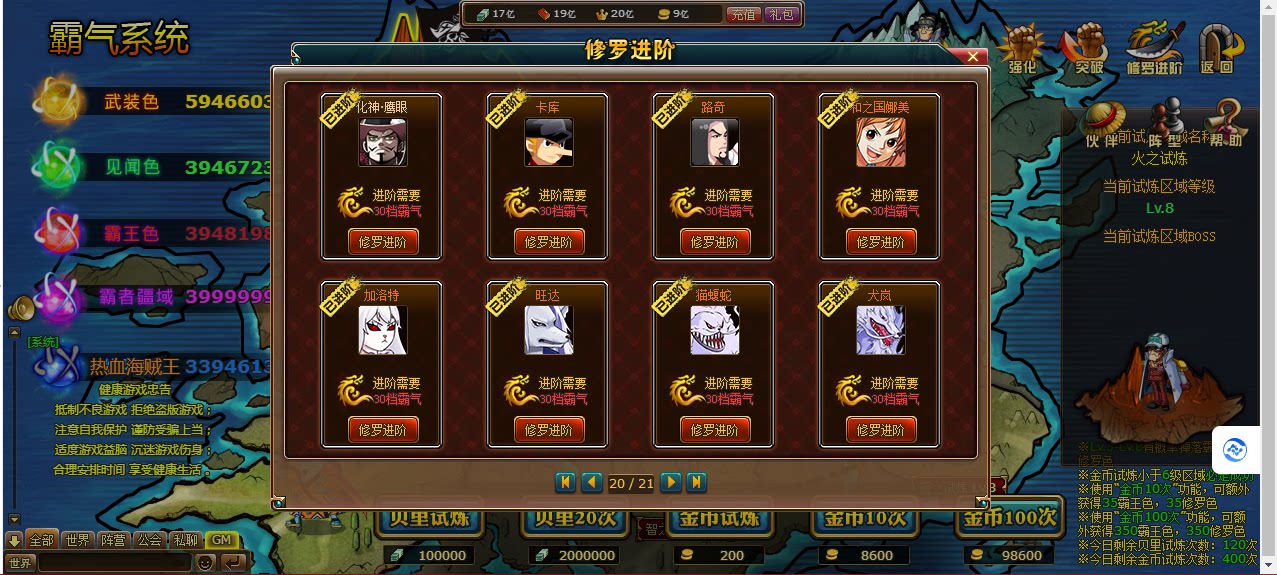Open the 充值 recharge shop
1277x575 pixels.
(x=742, y=15)
